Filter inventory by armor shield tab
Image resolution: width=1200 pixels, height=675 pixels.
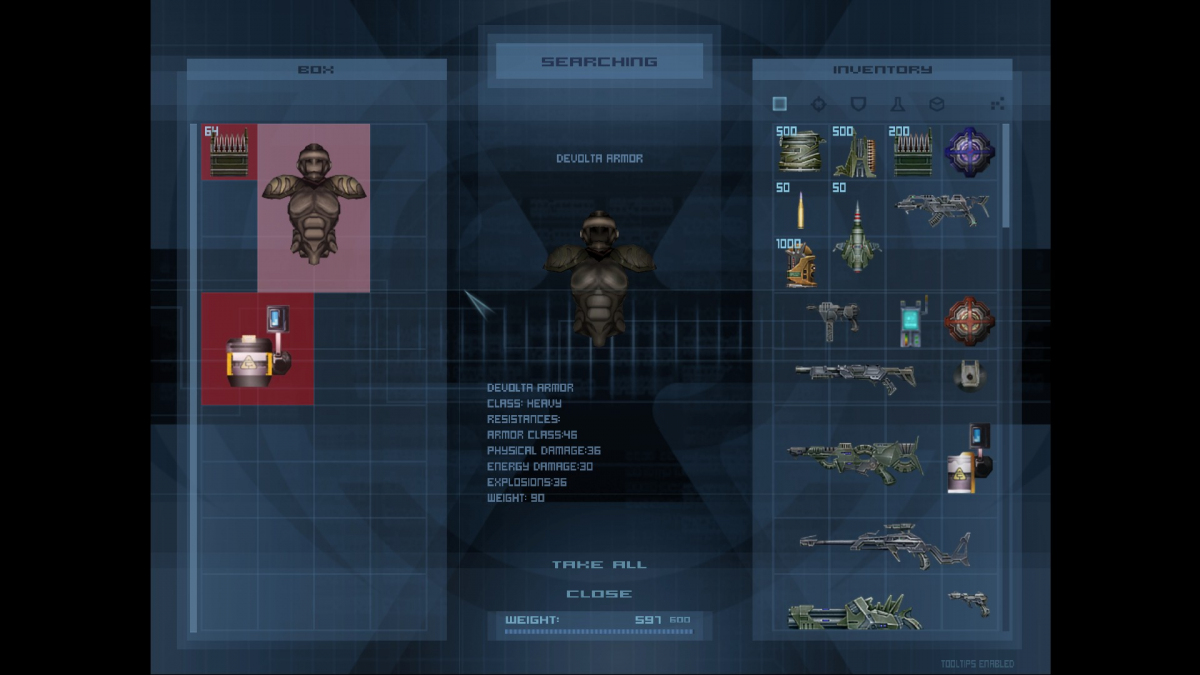[858, 104]
